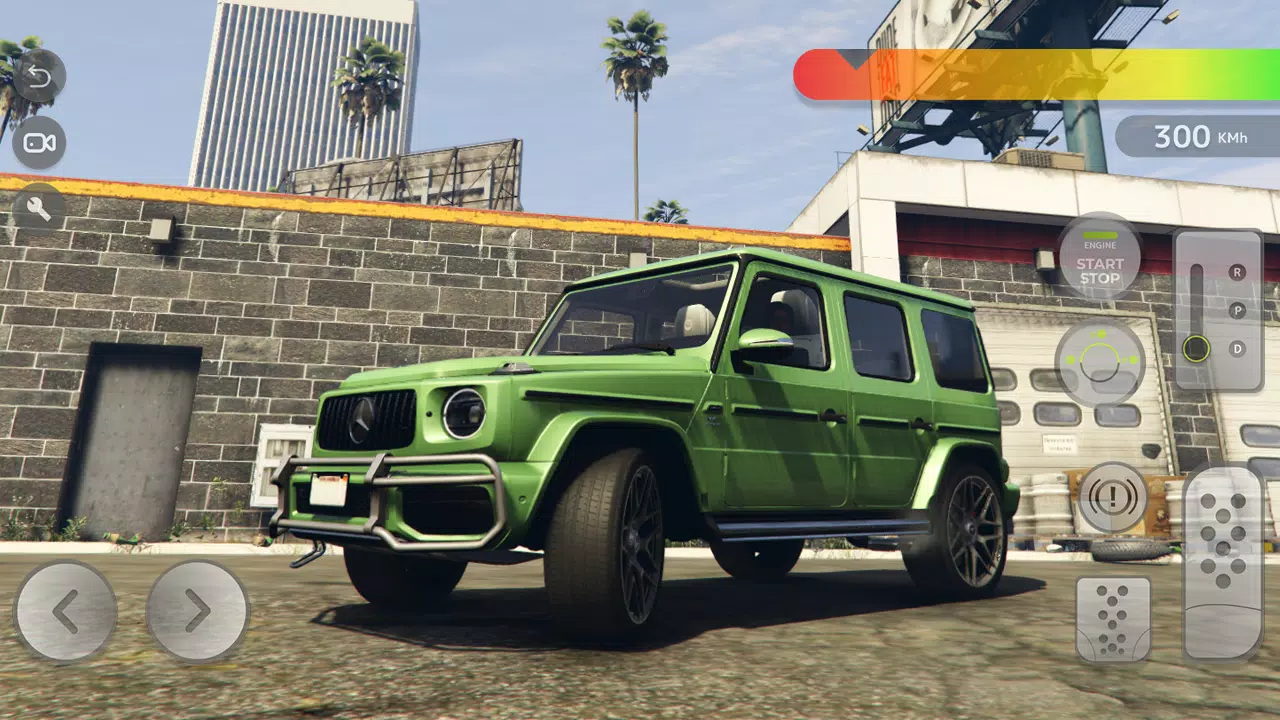Toggle engine with START STOP button

click(1100, 272)
